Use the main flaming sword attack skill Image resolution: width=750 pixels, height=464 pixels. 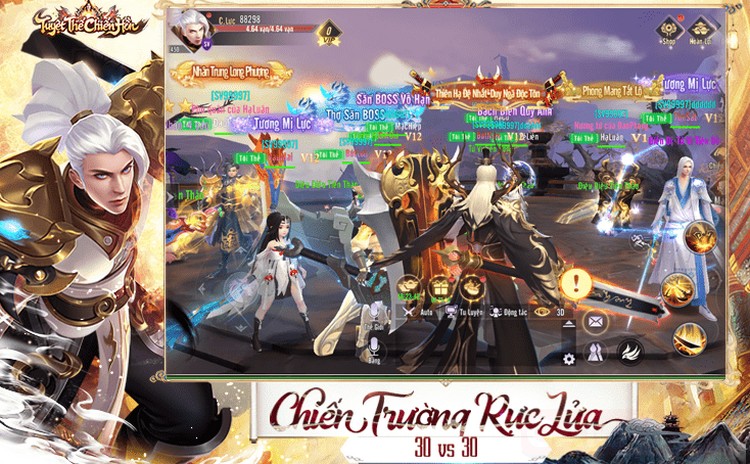689,338
